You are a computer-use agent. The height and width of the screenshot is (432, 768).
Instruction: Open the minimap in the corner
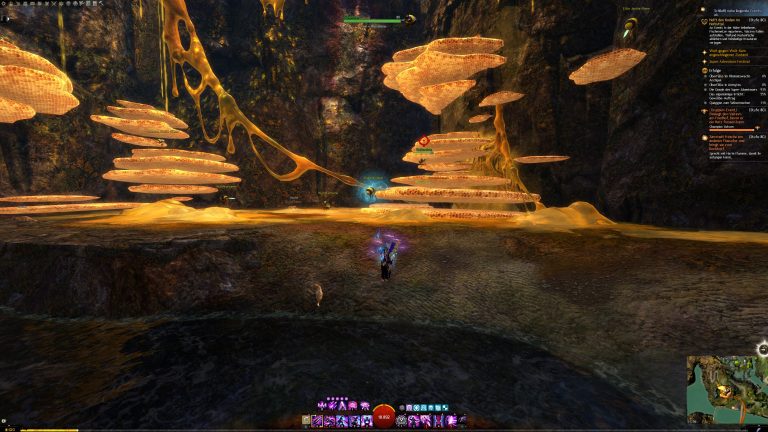point(726,388)
